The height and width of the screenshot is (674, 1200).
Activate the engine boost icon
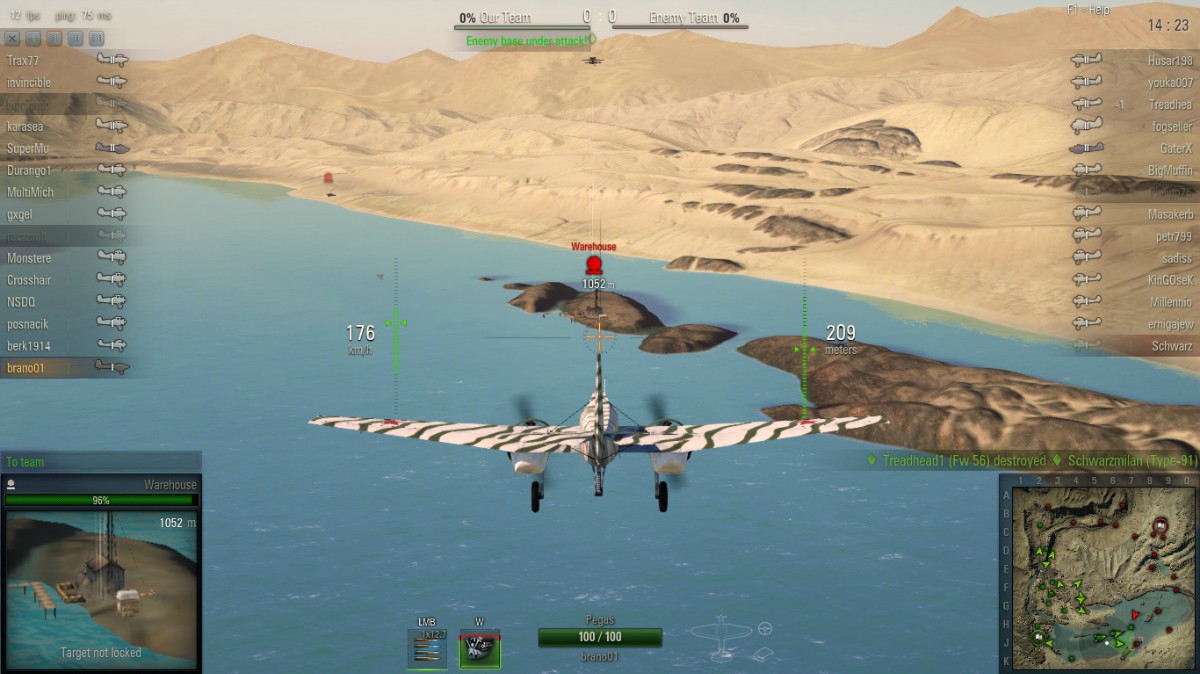point(480,648)
